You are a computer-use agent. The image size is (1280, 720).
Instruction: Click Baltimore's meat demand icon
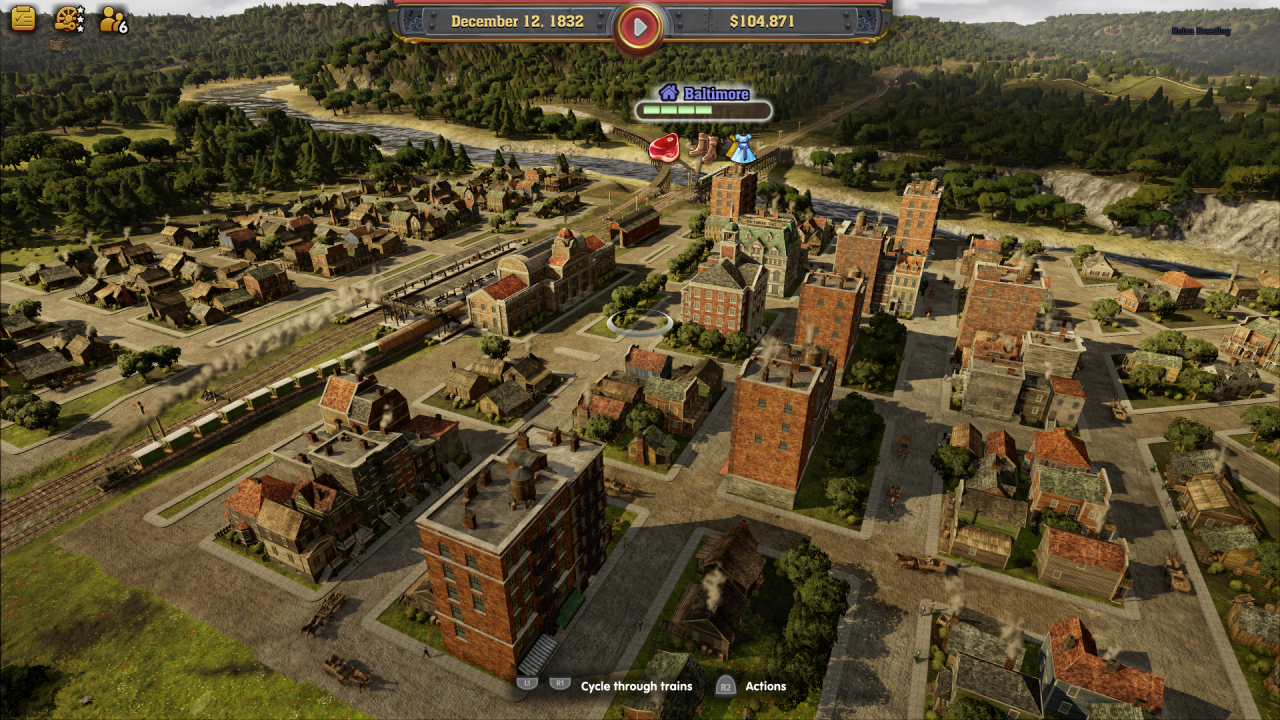tap(663, 148)
